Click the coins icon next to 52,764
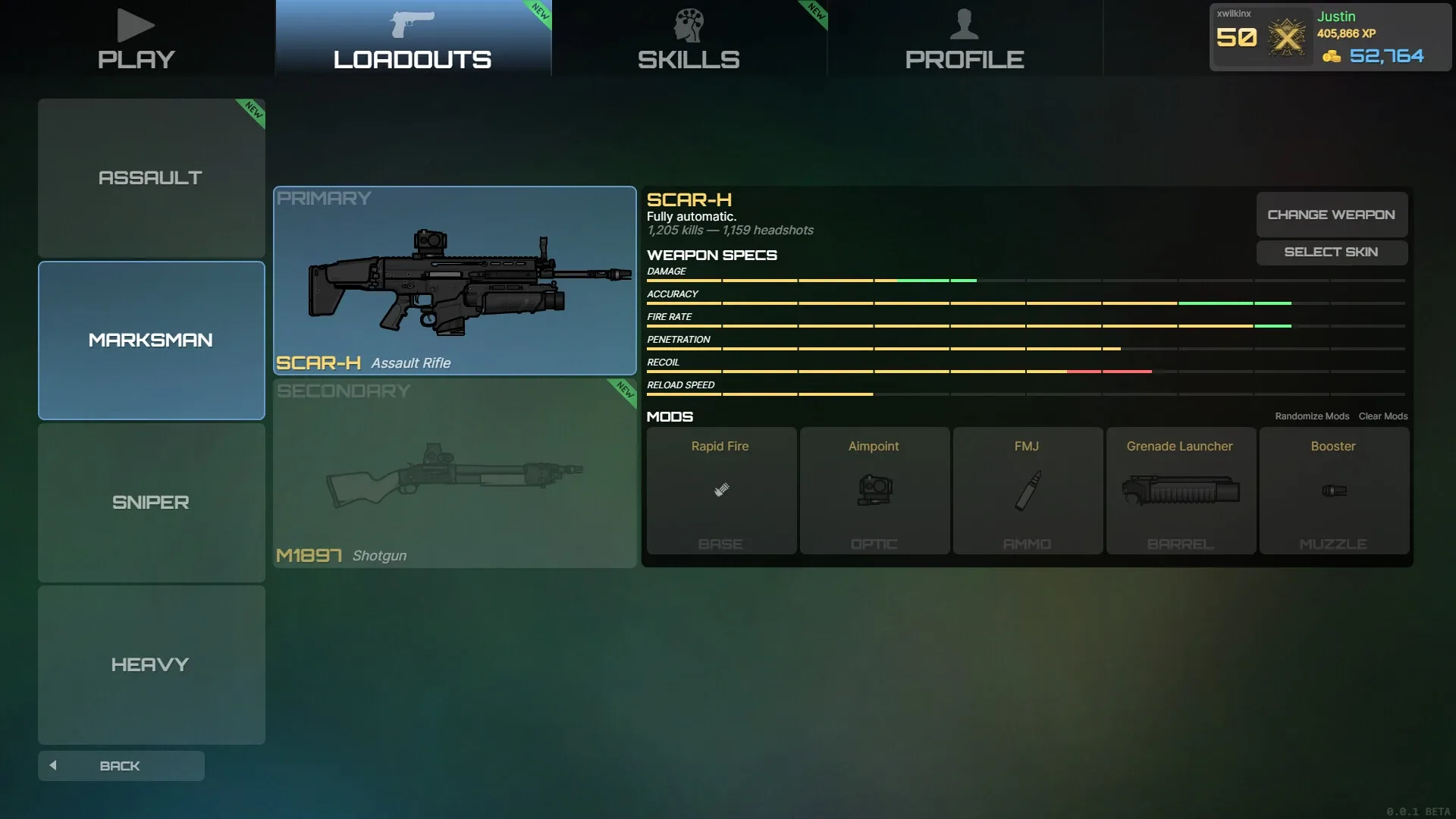The height and width of the screenshot is (819, 1456). (1331, 55)
